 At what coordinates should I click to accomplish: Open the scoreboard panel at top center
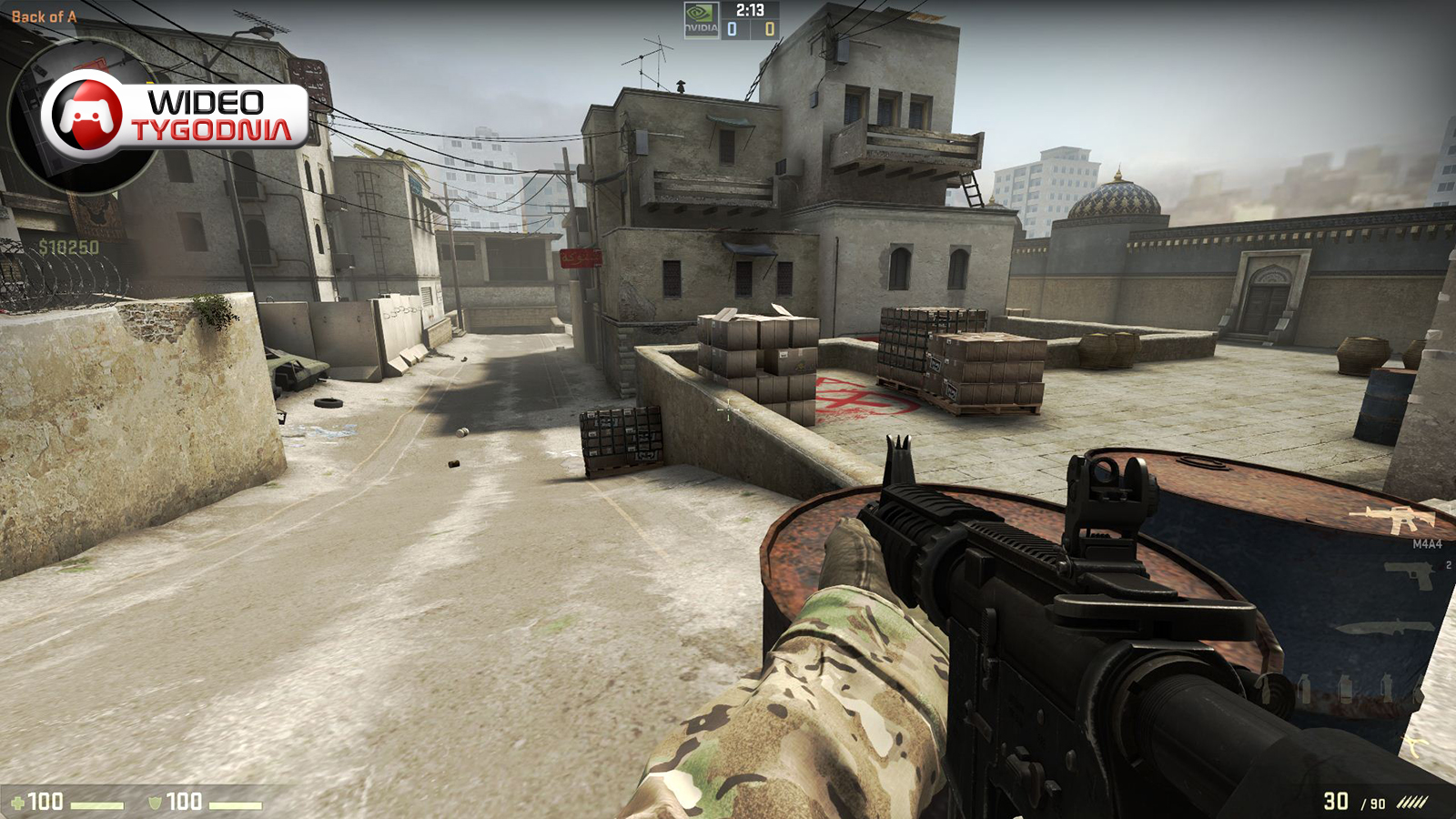click(728, 20)
